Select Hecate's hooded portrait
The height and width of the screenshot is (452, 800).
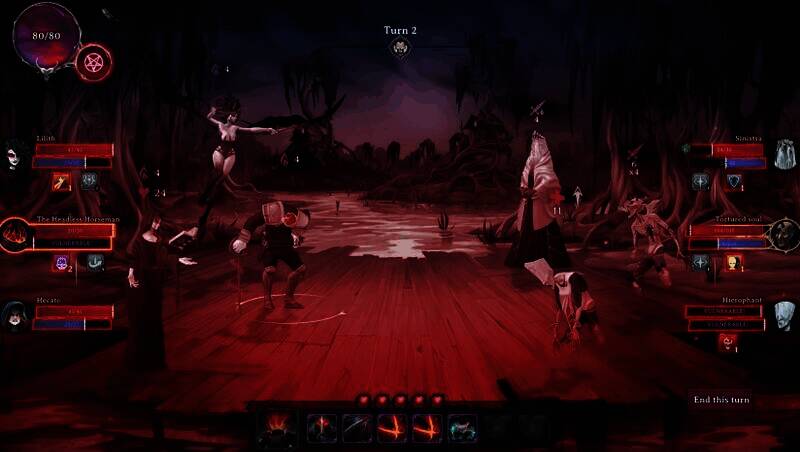(15, 315)
